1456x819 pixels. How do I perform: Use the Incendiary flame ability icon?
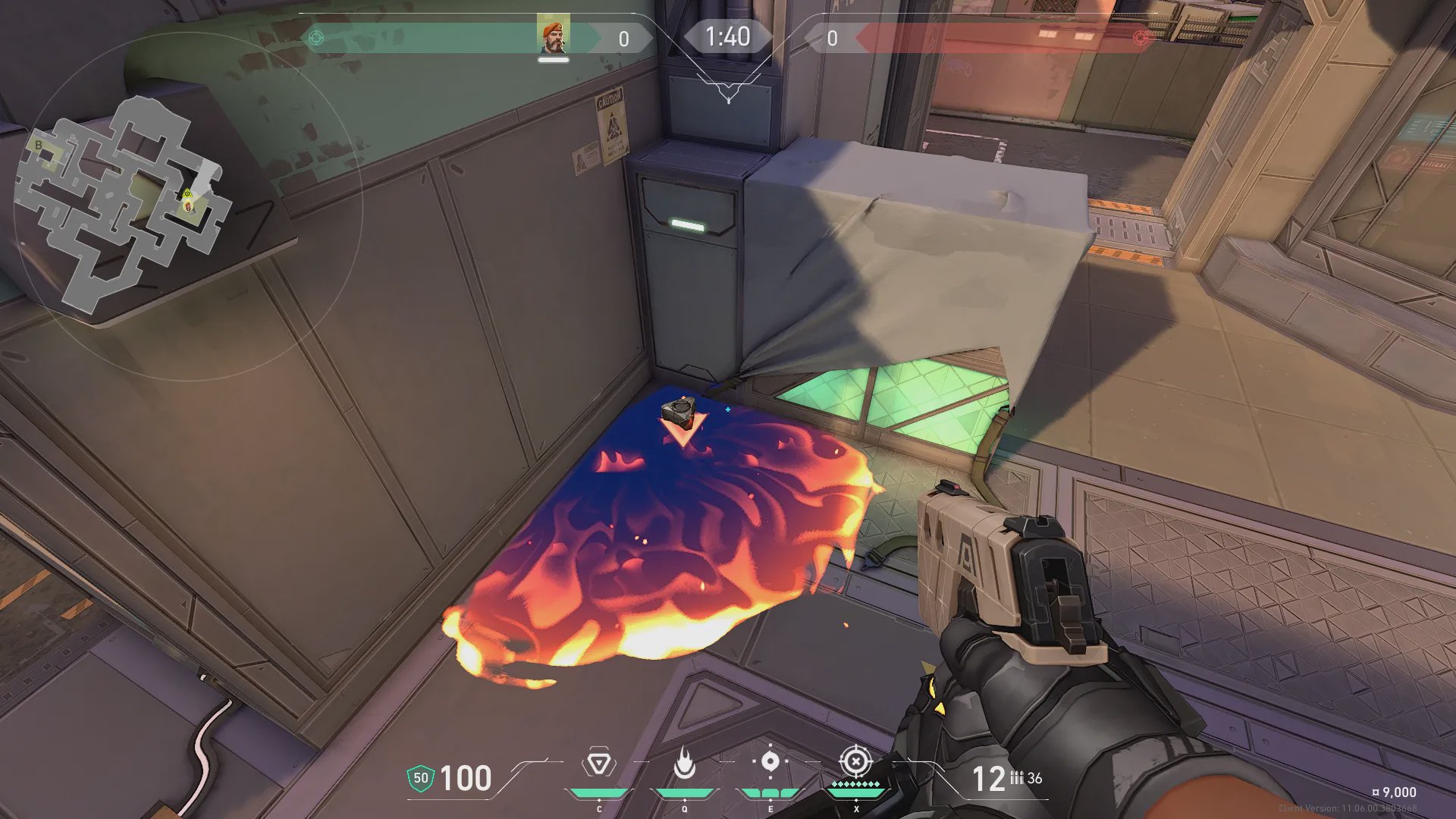coord(685,763)
